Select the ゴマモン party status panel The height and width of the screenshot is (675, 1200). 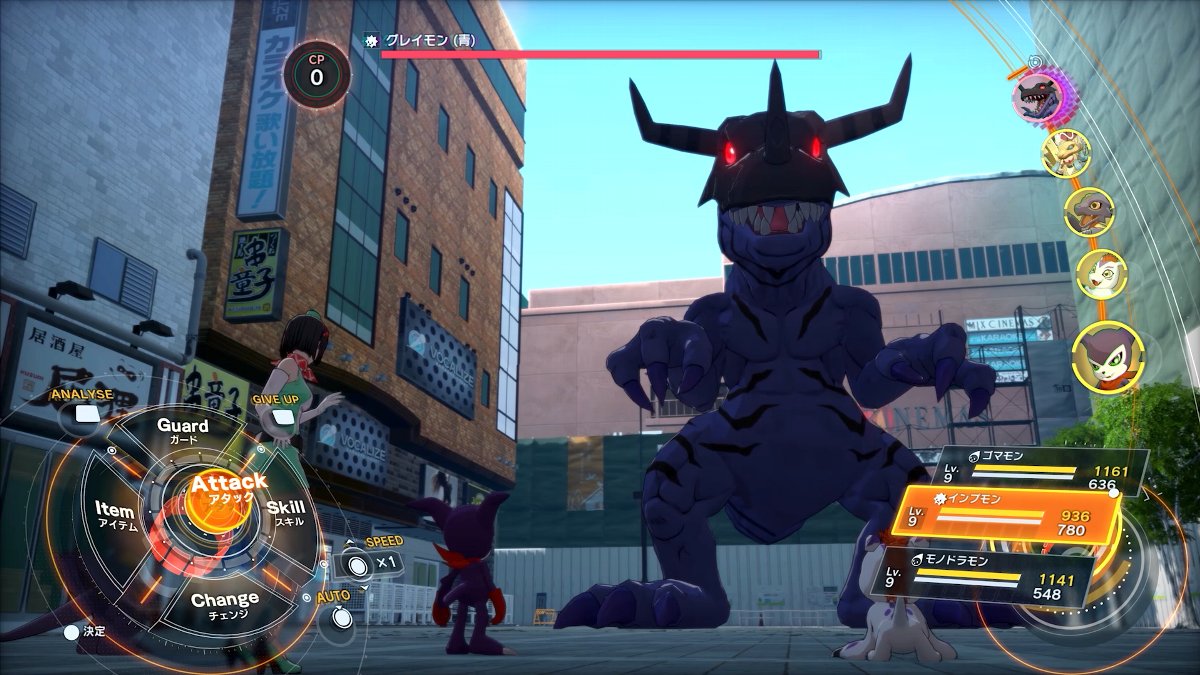click(1040, 472)
